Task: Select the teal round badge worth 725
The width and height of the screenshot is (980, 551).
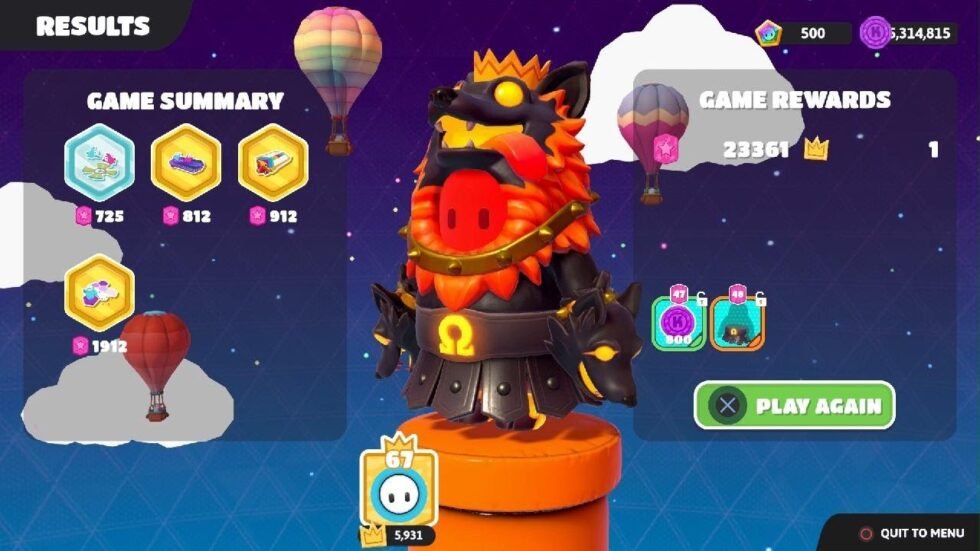Action: 99,162
